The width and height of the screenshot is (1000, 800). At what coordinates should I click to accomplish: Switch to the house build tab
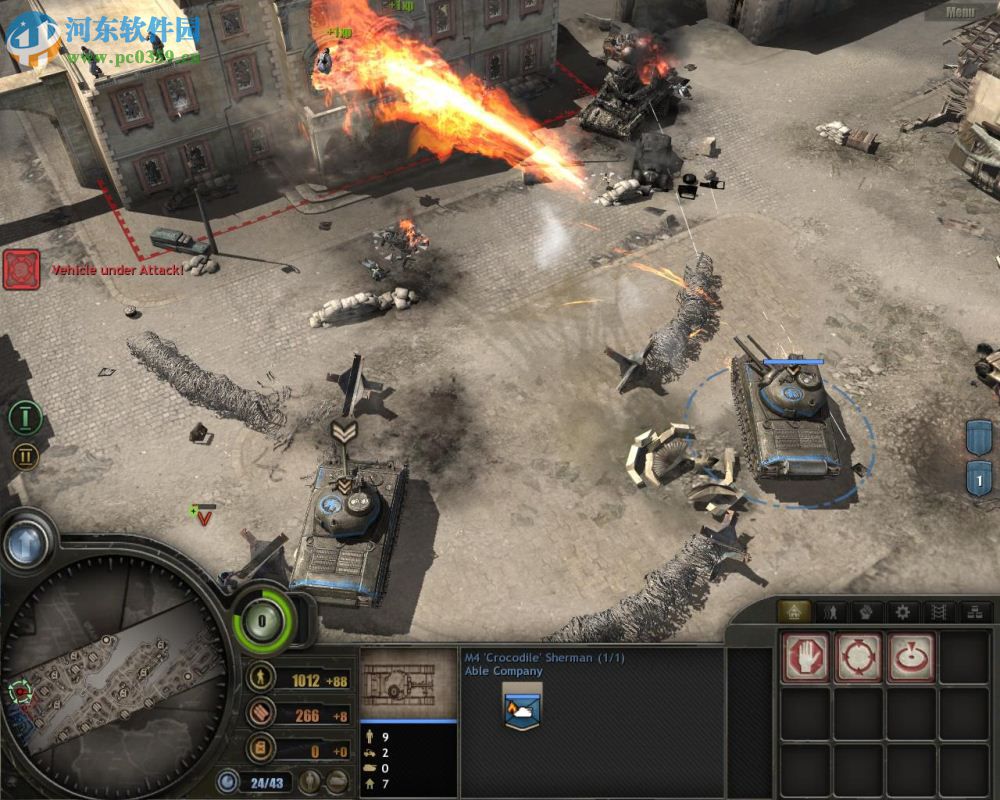(x=794, y=611)
